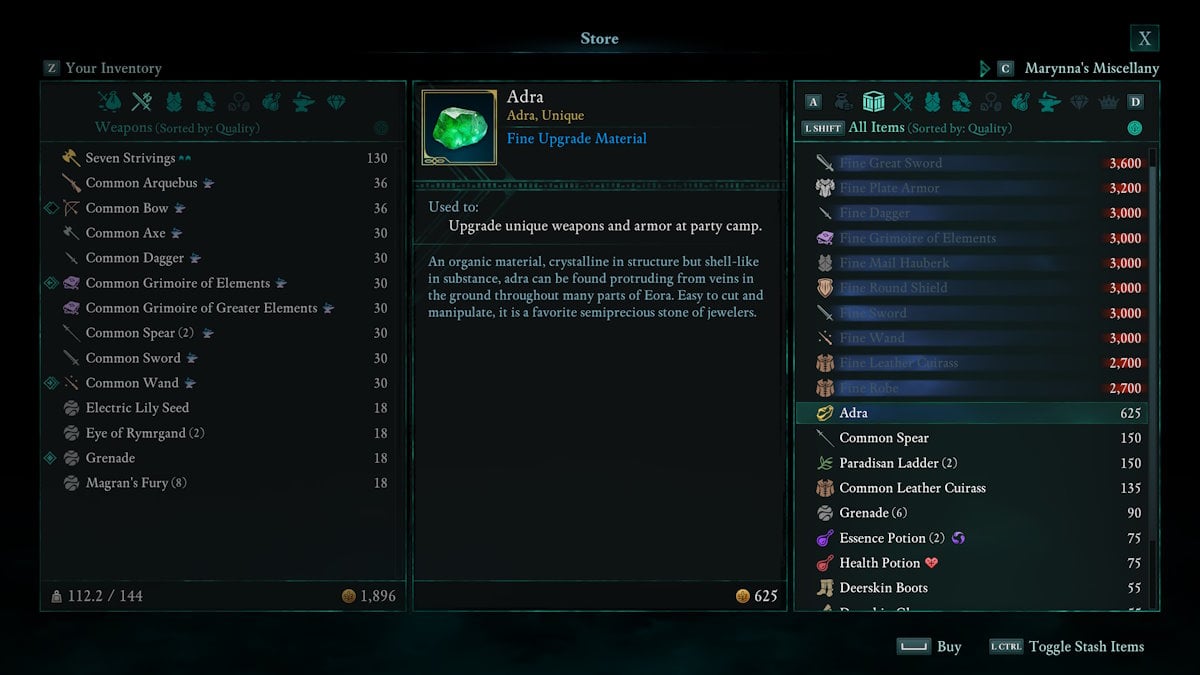The width and height of the screenshot is (1200, 675).
Task: Select Seven Strivings in your inventory
Action: click(x=130, y=158)
